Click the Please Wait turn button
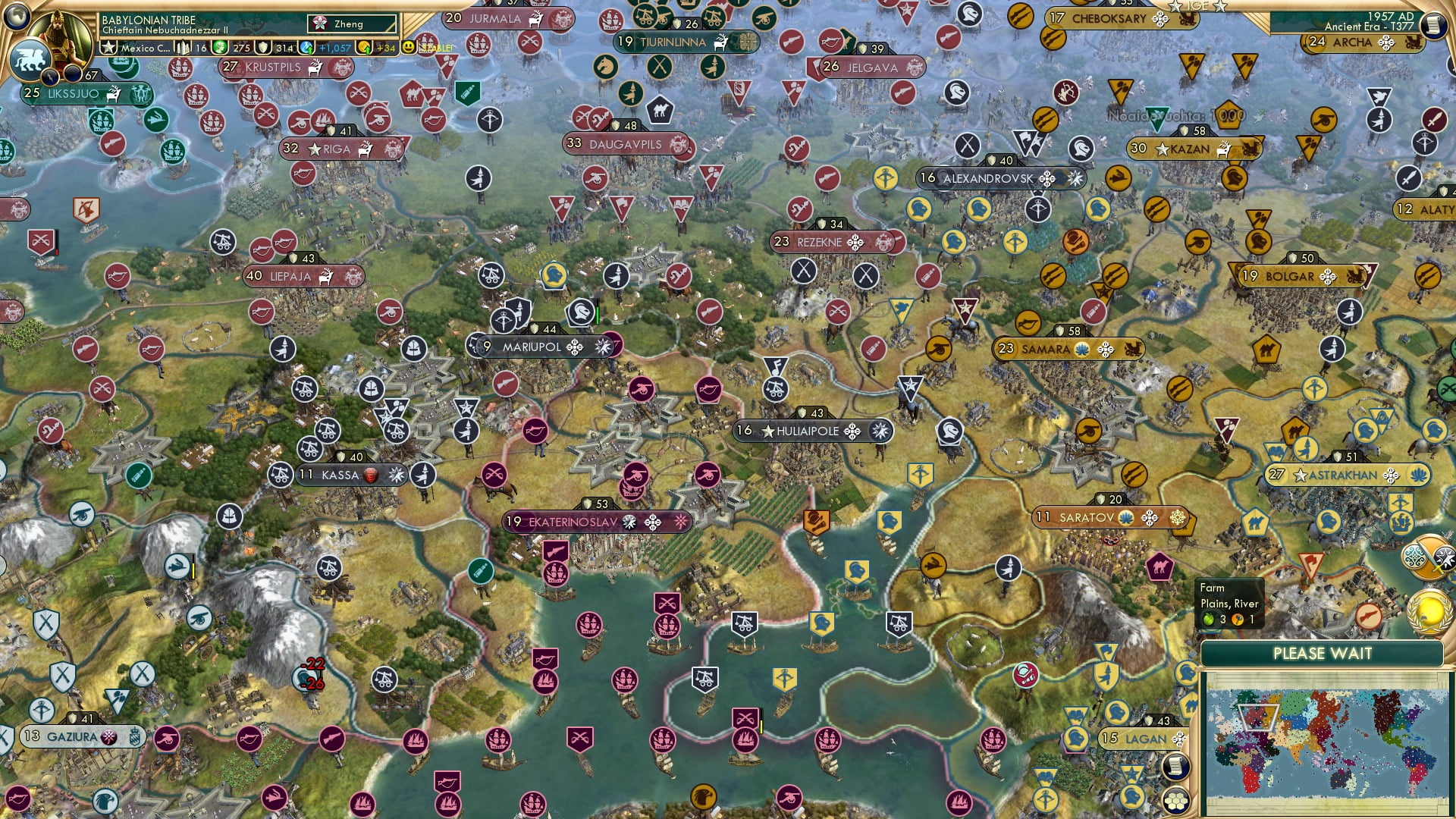Image resolution: width=1456 pixels, height=819 pixels. click(1322, 654)
